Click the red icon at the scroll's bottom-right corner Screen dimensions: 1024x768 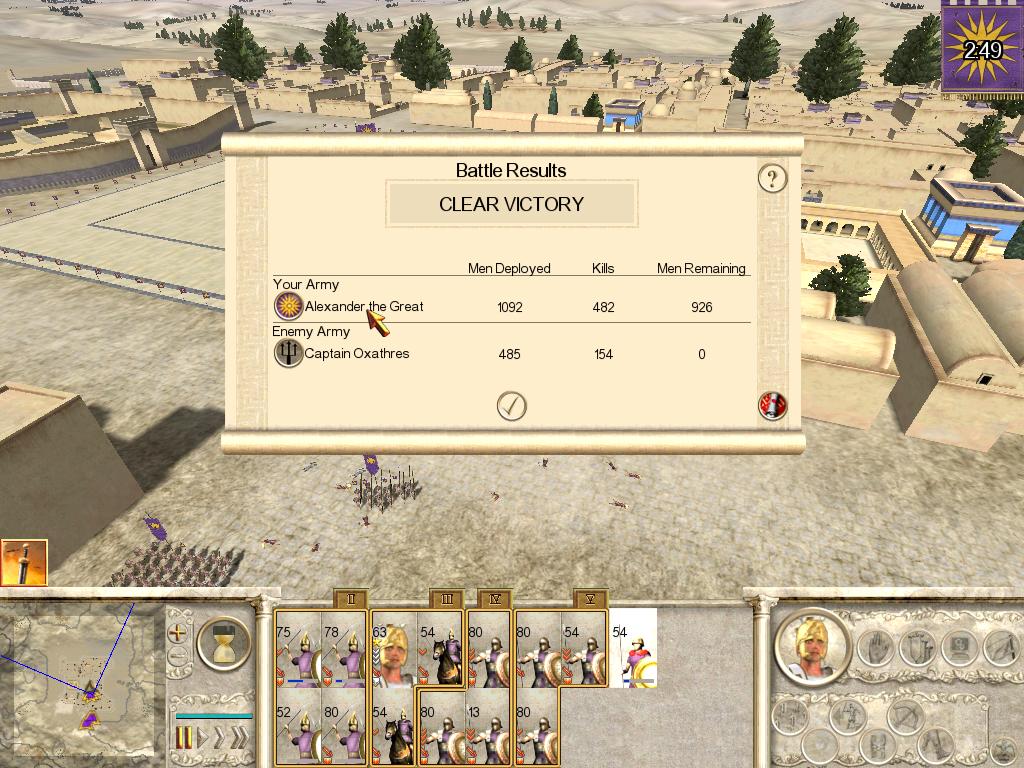point(773,405)
